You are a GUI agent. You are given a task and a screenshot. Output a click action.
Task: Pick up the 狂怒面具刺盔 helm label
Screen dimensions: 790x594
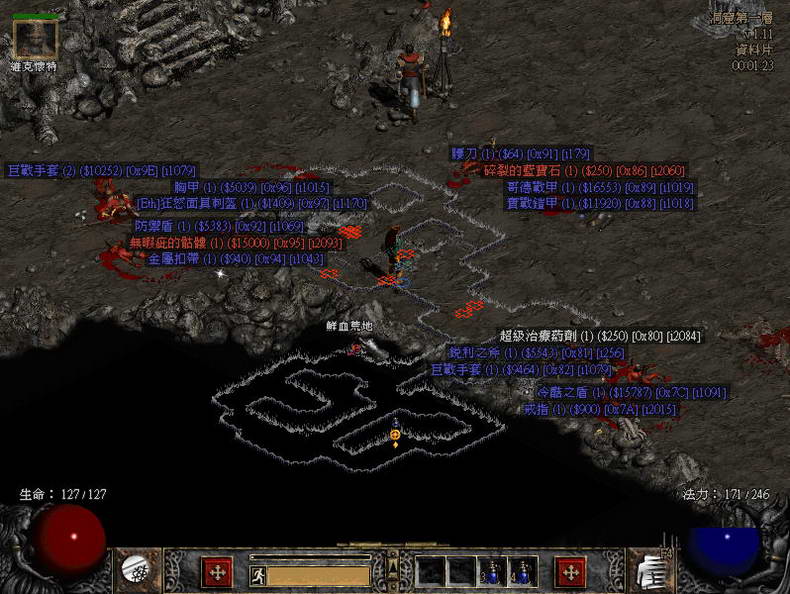[x=251, y=203]
